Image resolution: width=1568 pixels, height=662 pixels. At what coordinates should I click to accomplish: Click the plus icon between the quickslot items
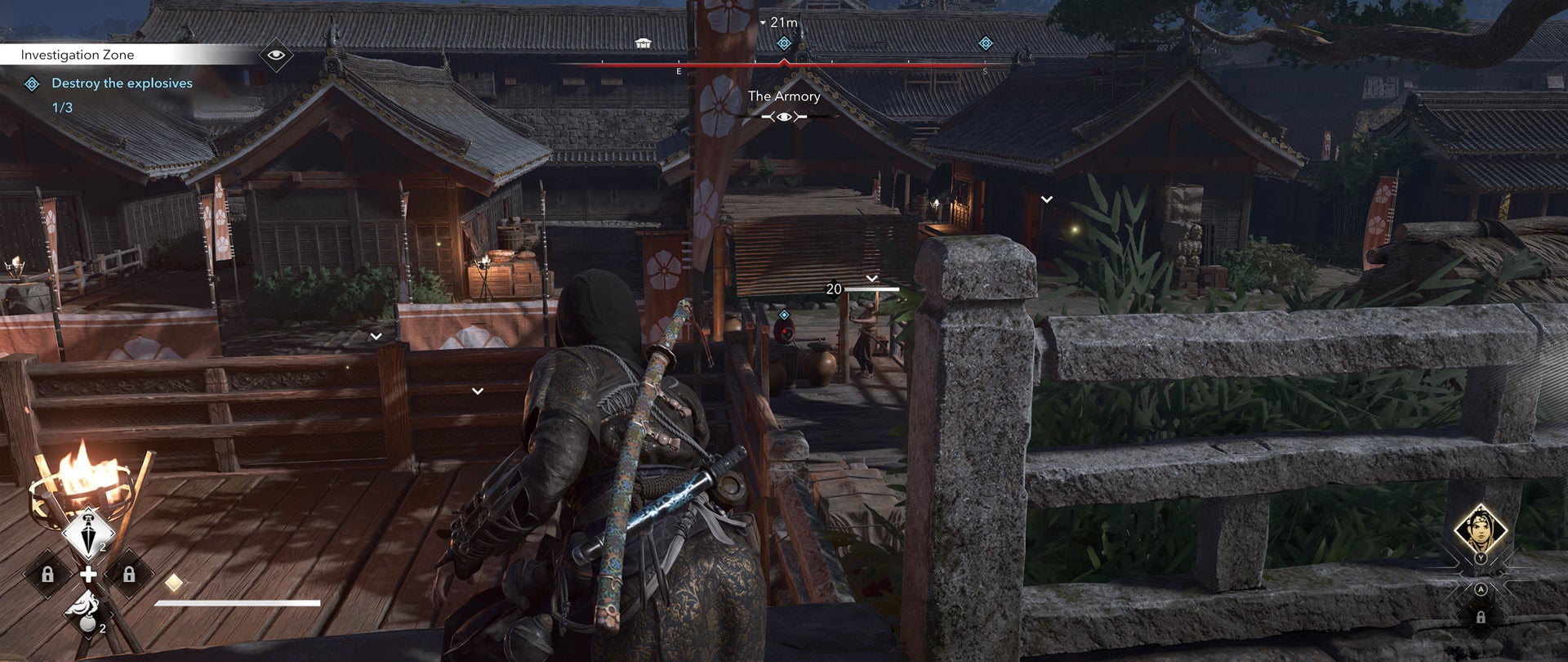(x=88, y=573)
